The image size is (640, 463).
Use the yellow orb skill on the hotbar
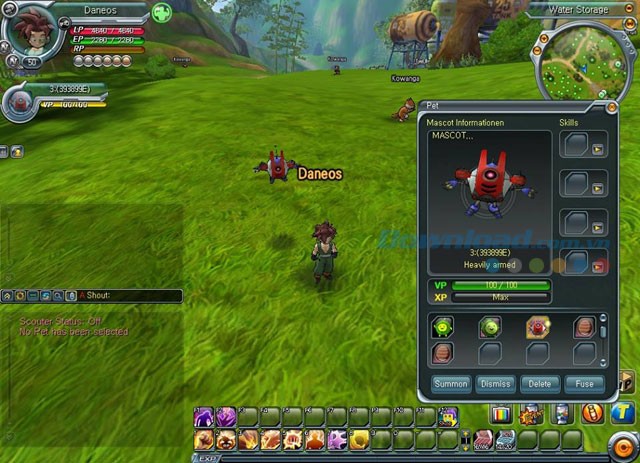tap(359, 439)
